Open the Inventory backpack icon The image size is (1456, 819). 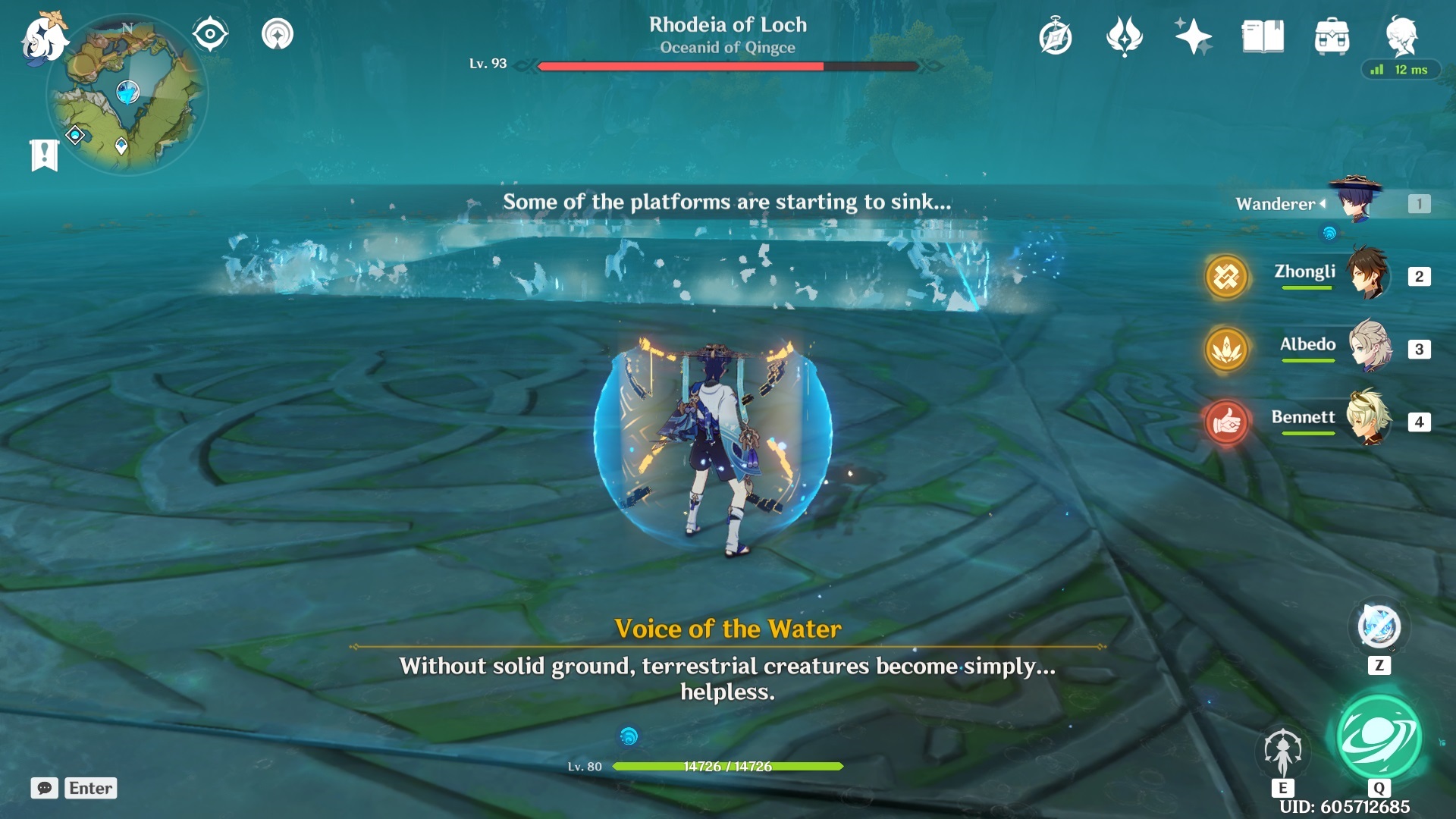(1335, 35)
